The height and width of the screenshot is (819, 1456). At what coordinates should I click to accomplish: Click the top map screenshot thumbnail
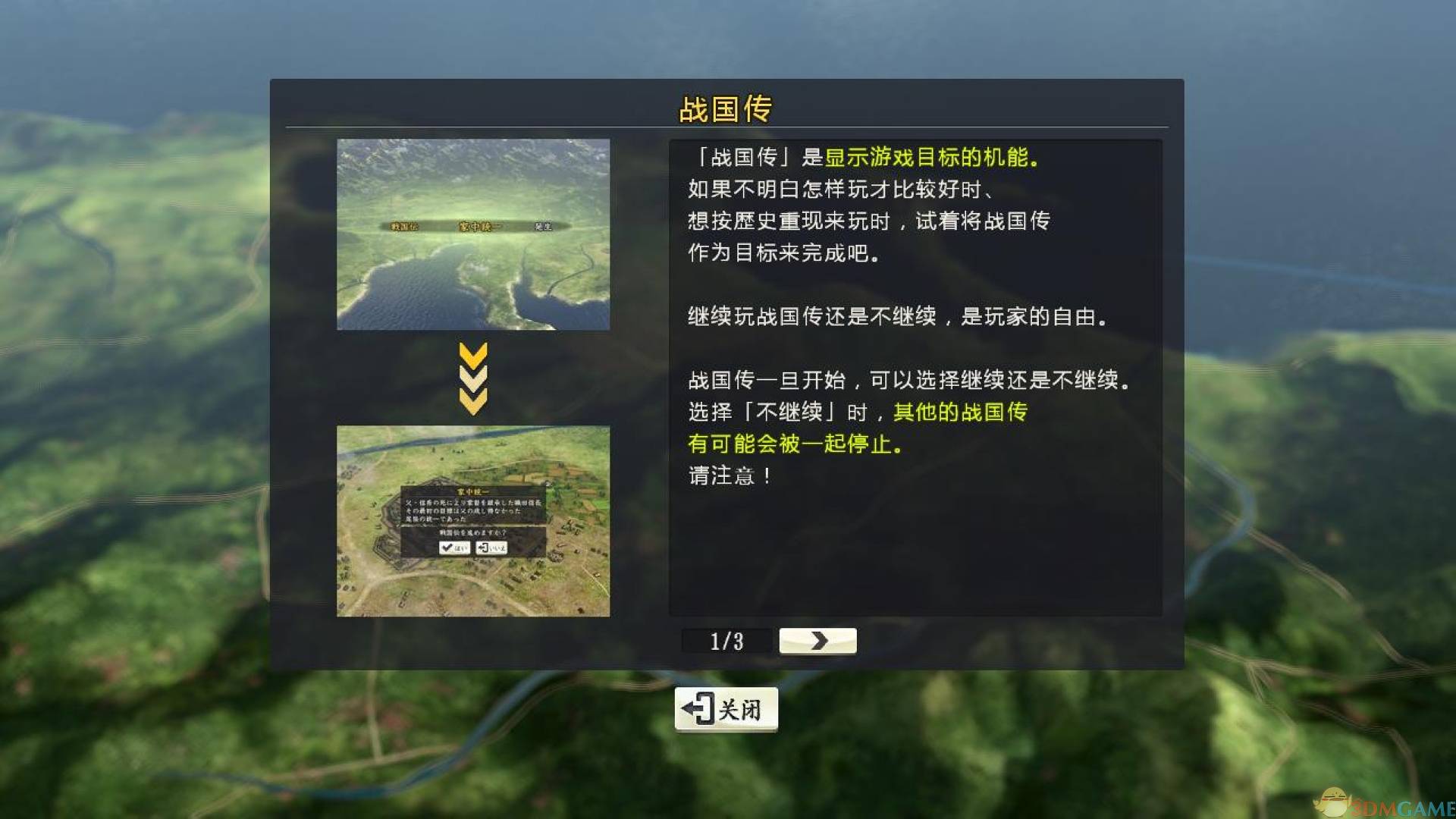pos(473,233)
